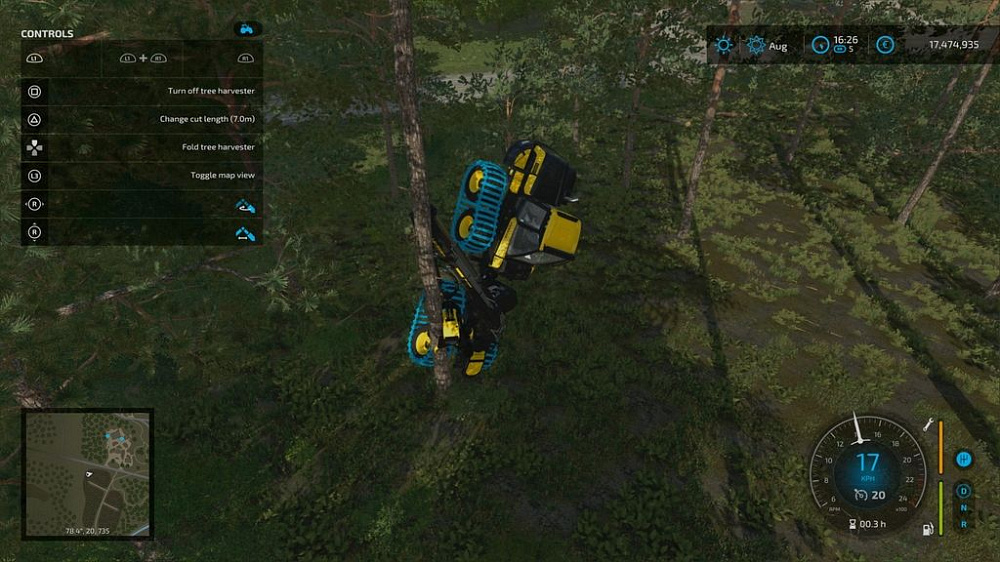Image resolution: width=1000 pixels, height=562 pixels.
Task: Select the wrench damage indicator icon
Action: click(930, 425)
